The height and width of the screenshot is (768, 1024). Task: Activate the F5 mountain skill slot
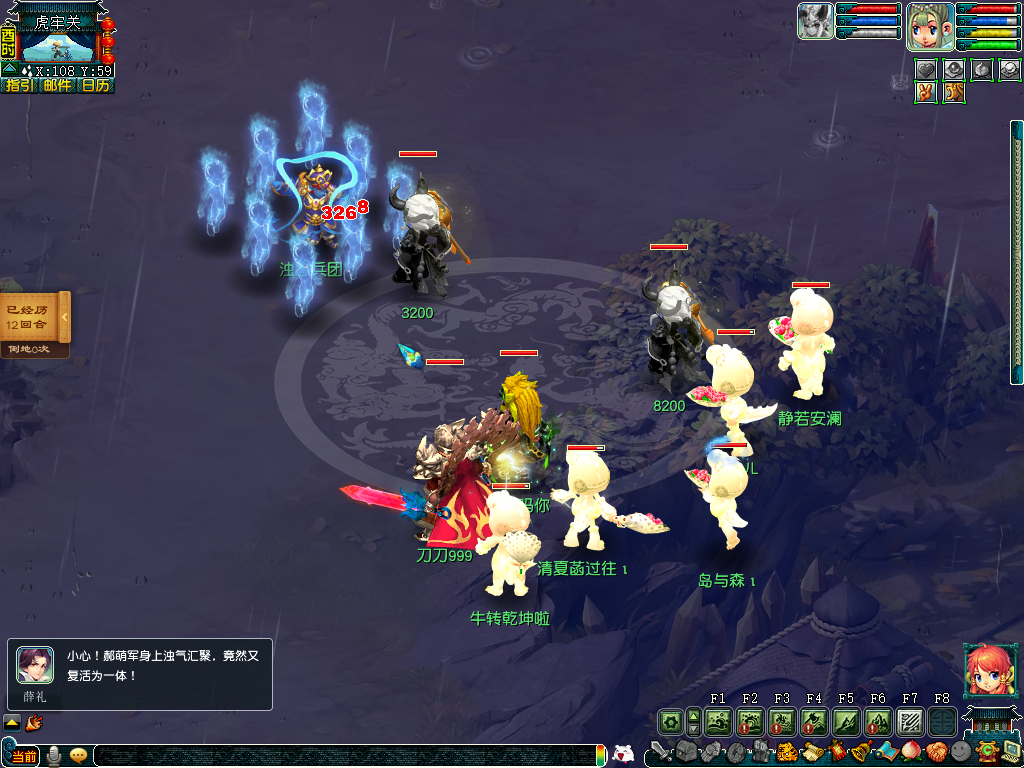coord(846,721)
